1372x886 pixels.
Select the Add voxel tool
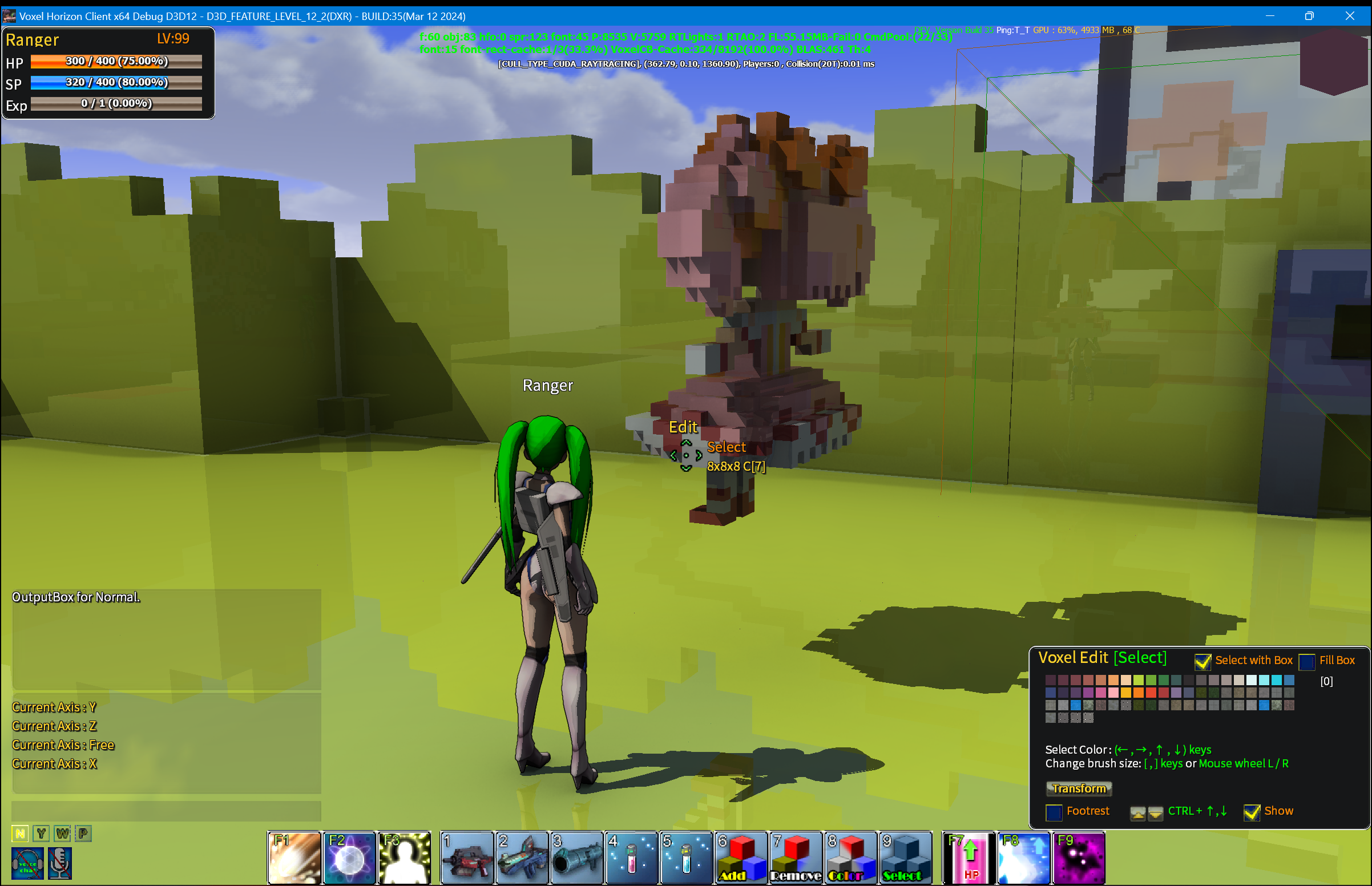(741, 859)
